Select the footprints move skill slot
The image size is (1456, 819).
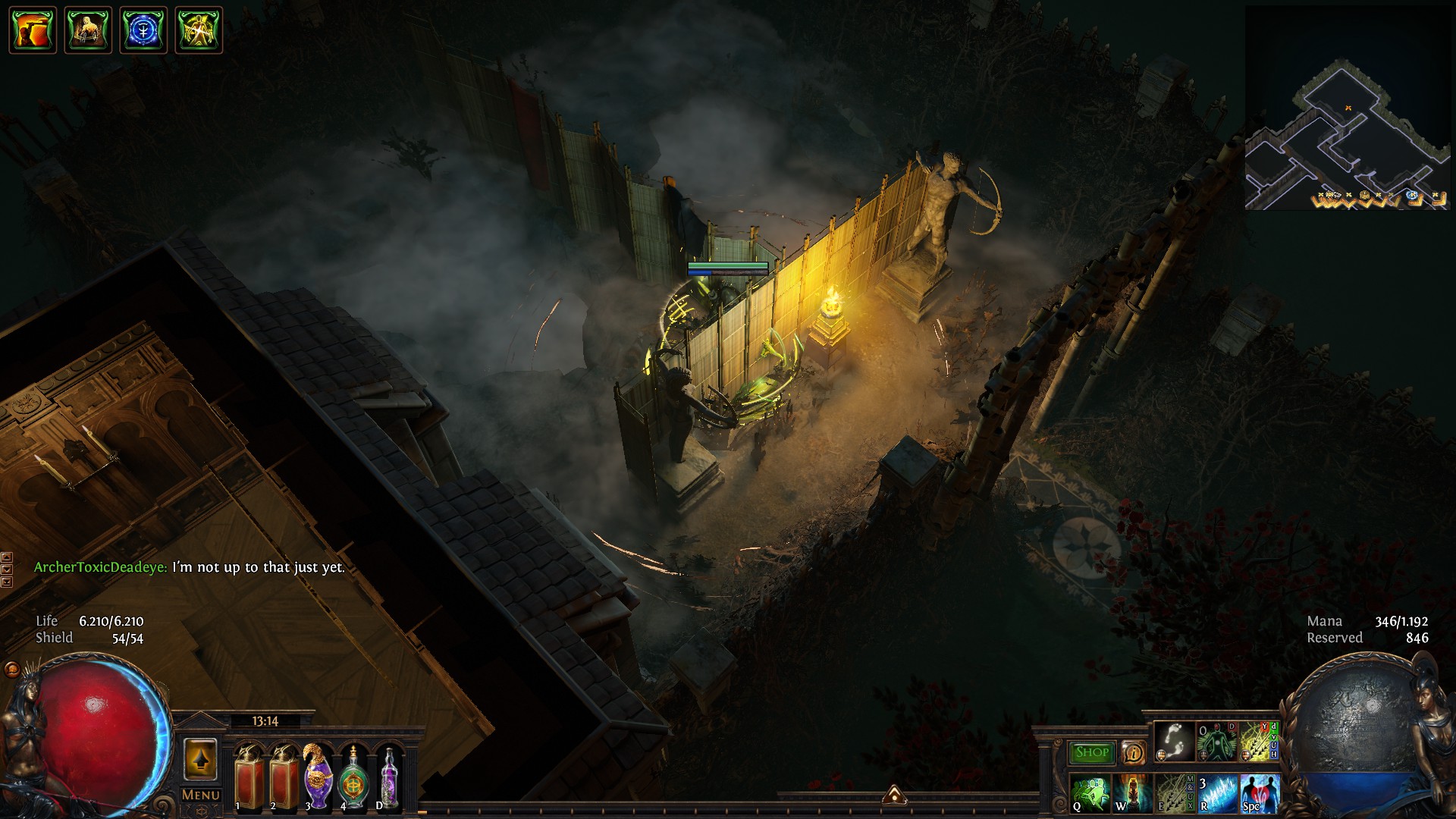(x=1175, y=742)
